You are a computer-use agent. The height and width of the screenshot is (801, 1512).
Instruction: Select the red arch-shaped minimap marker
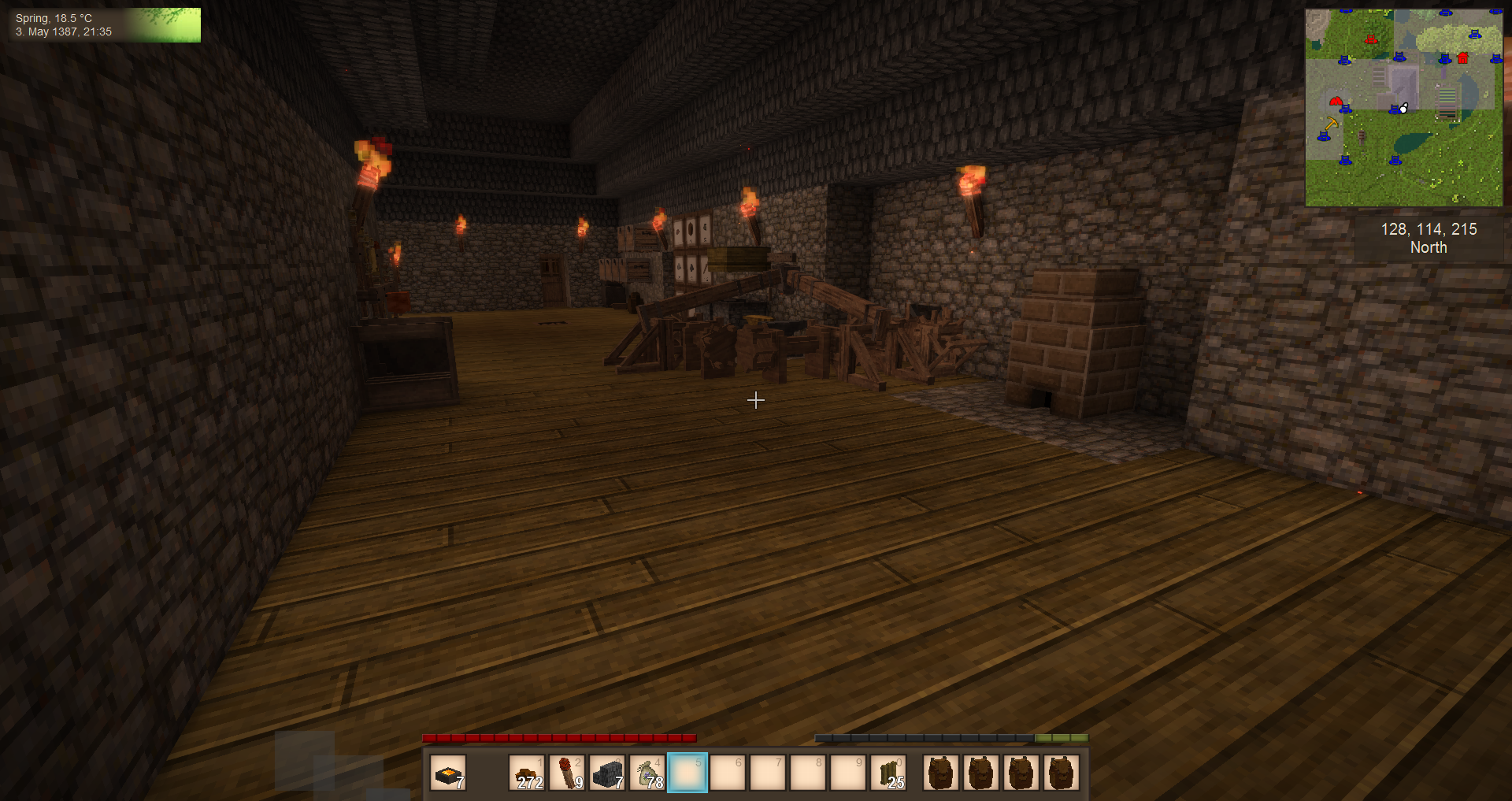(x=1336, y=101)
